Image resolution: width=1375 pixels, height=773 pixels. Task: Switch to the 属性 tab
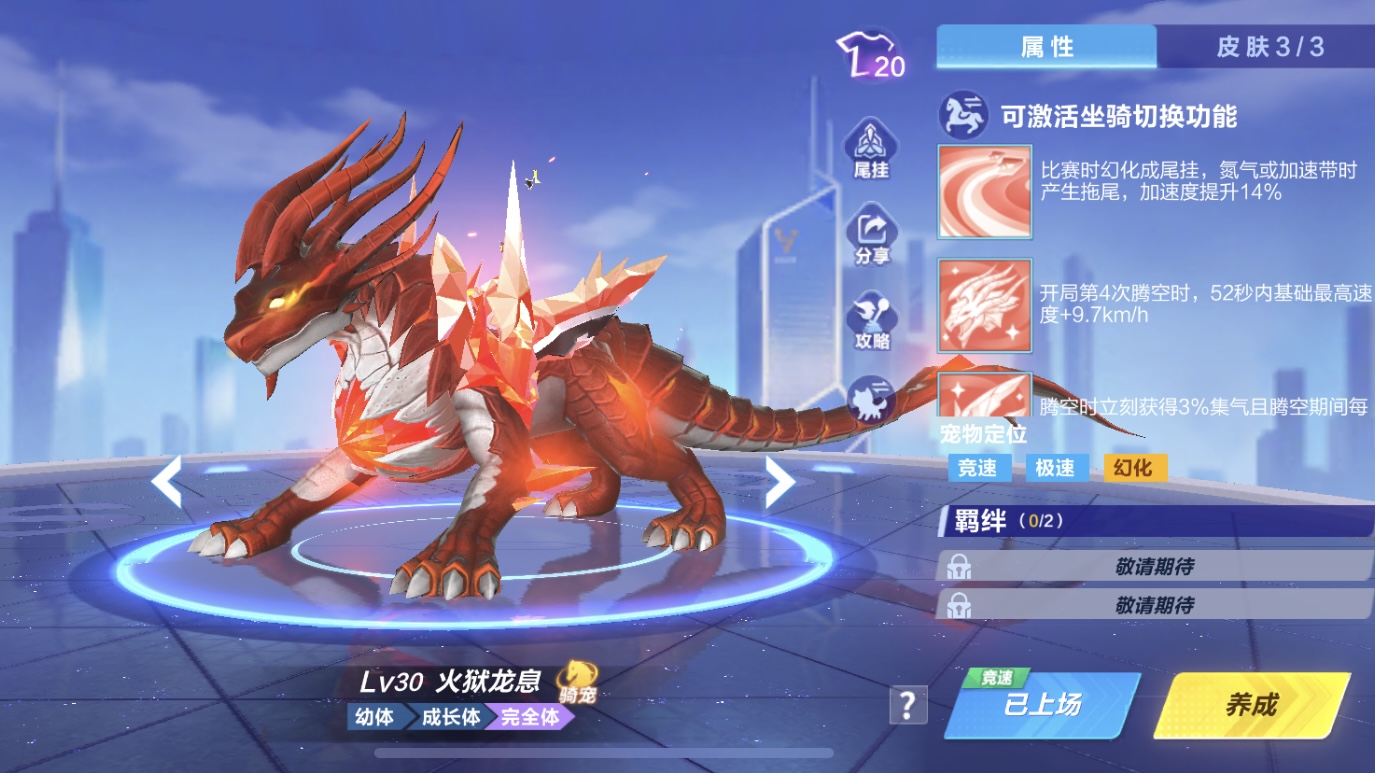[x=1046, y=47]
